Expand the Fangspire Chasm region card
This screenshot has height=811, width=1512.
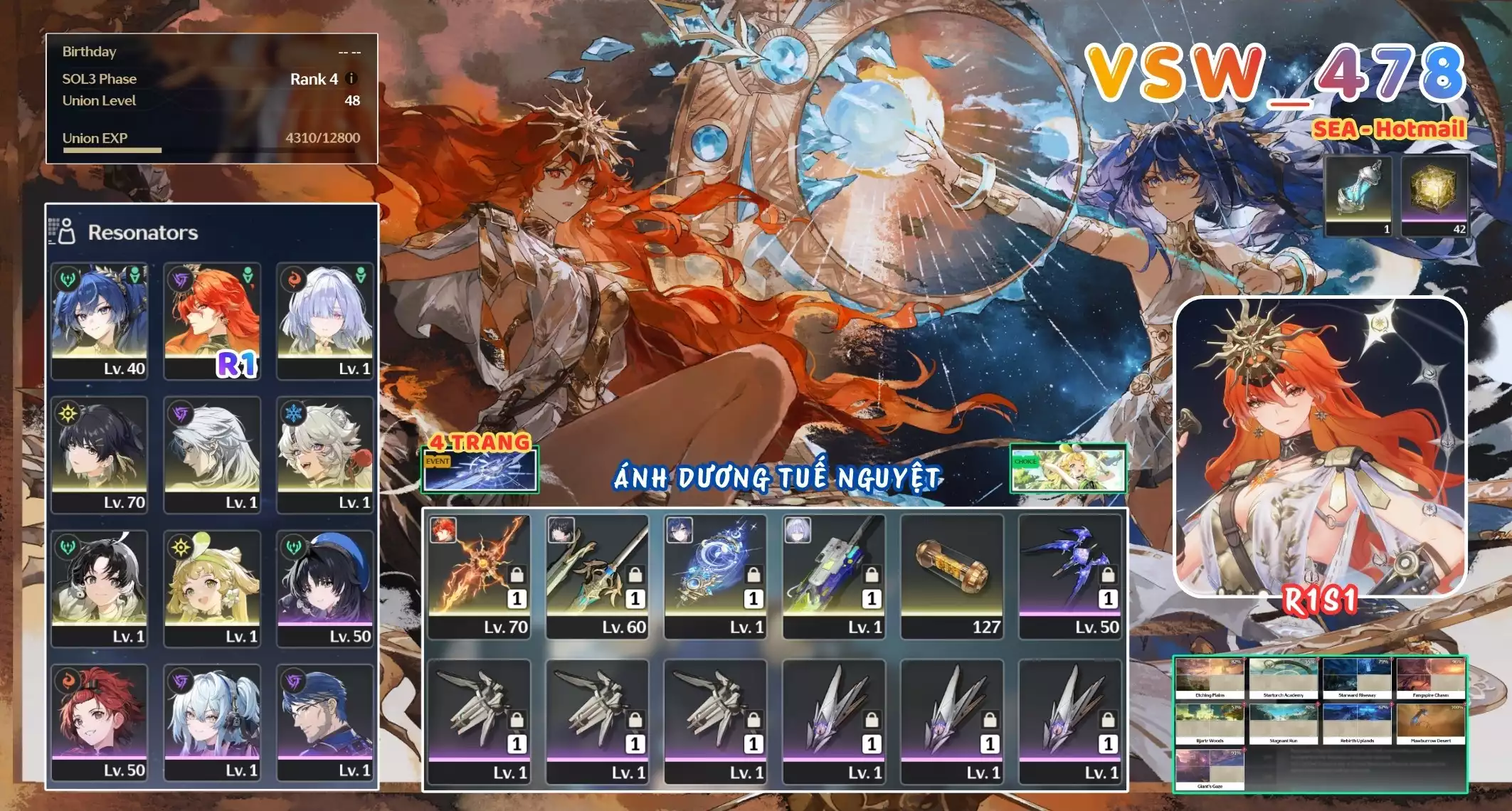click(1431, 675)
